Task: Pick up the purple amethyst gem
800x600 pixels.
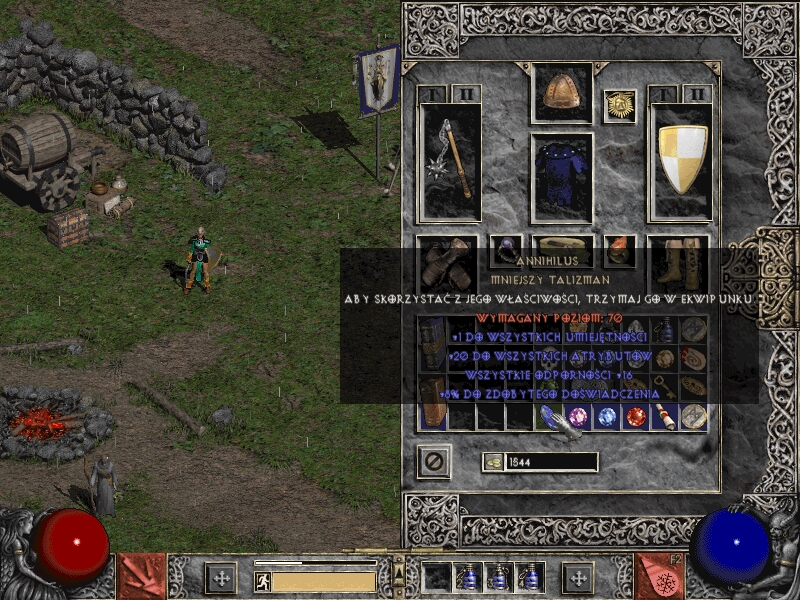Action: 578,416
